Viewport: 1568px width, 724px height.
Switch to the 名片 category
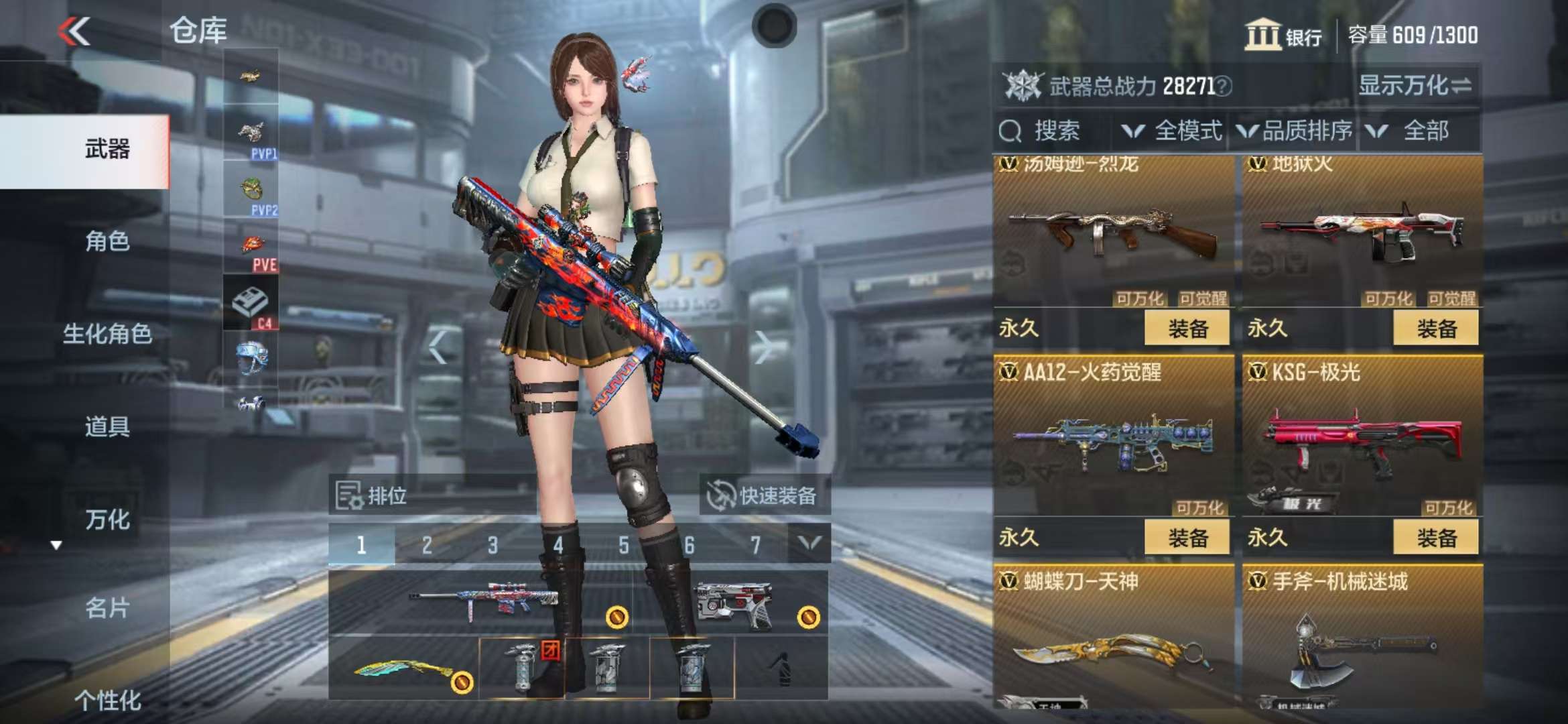pyautogui.click(x=107, y=608)
